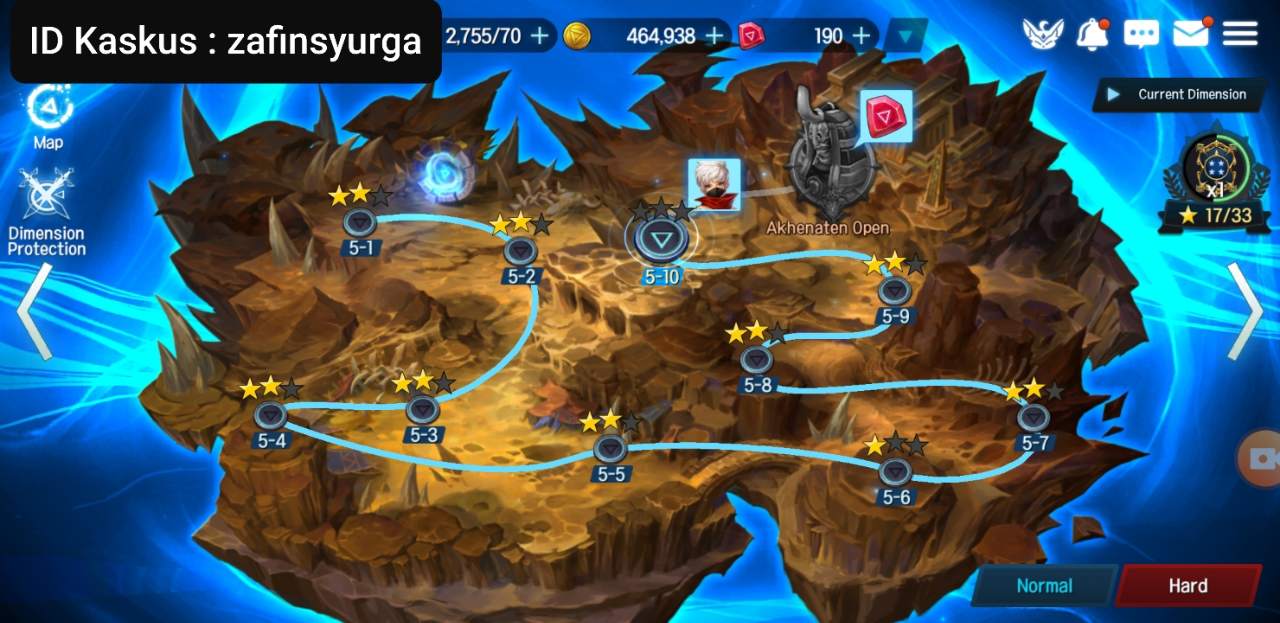Start the highlighted stage 5-10

coord(660,240)
